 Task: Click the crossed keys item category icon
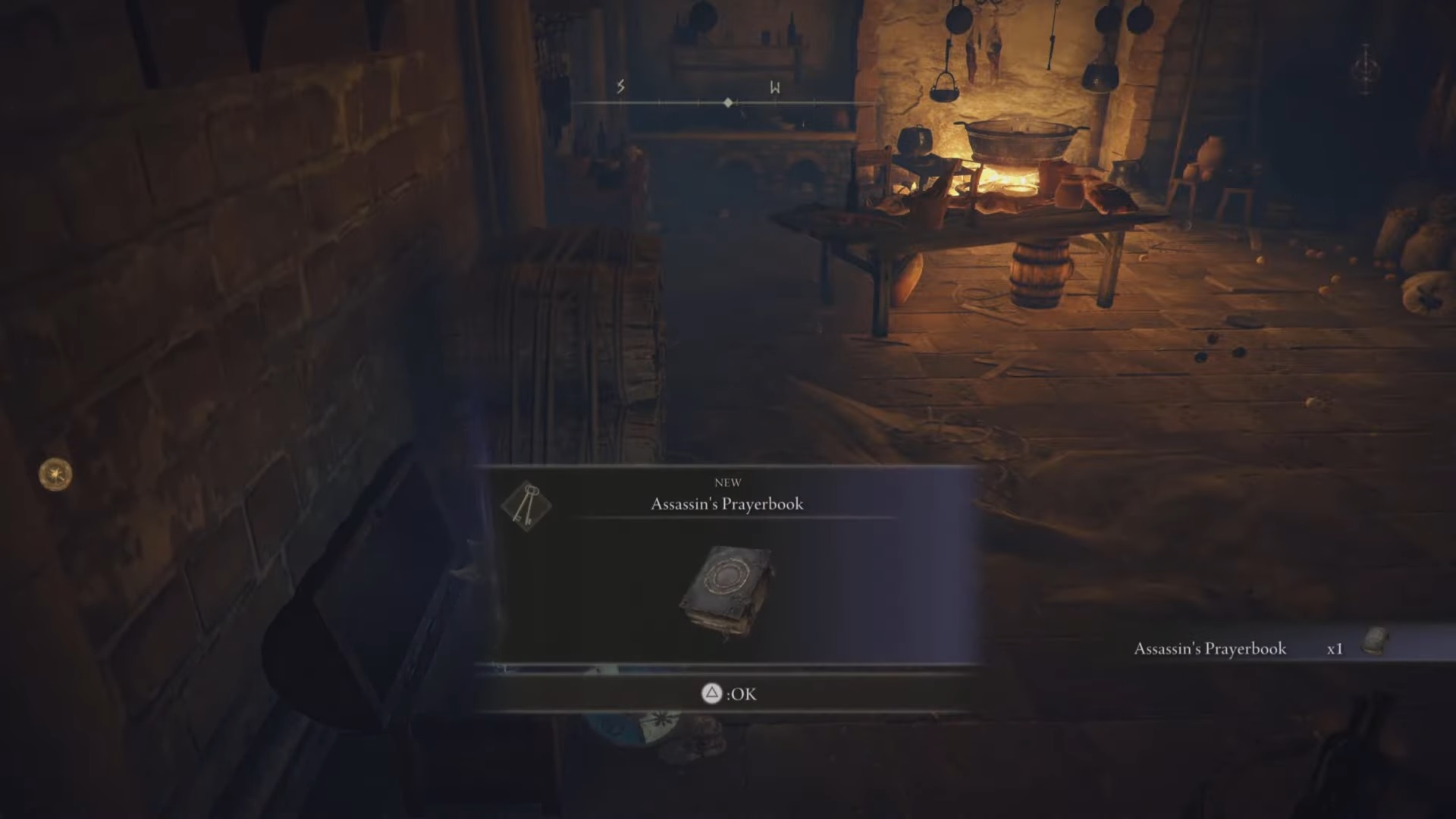(x=526, y=505)
